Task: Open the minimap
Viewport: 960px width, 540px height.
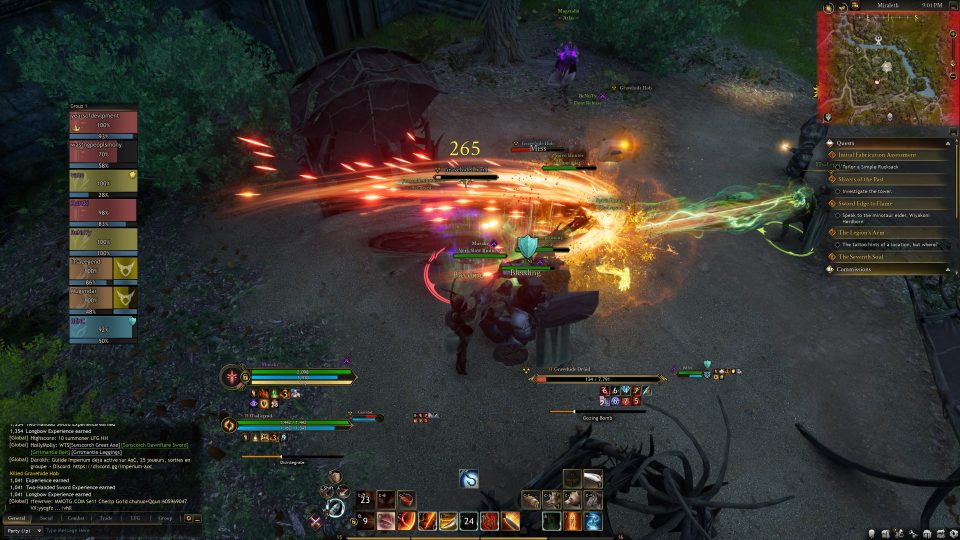Action: [882, 68]
